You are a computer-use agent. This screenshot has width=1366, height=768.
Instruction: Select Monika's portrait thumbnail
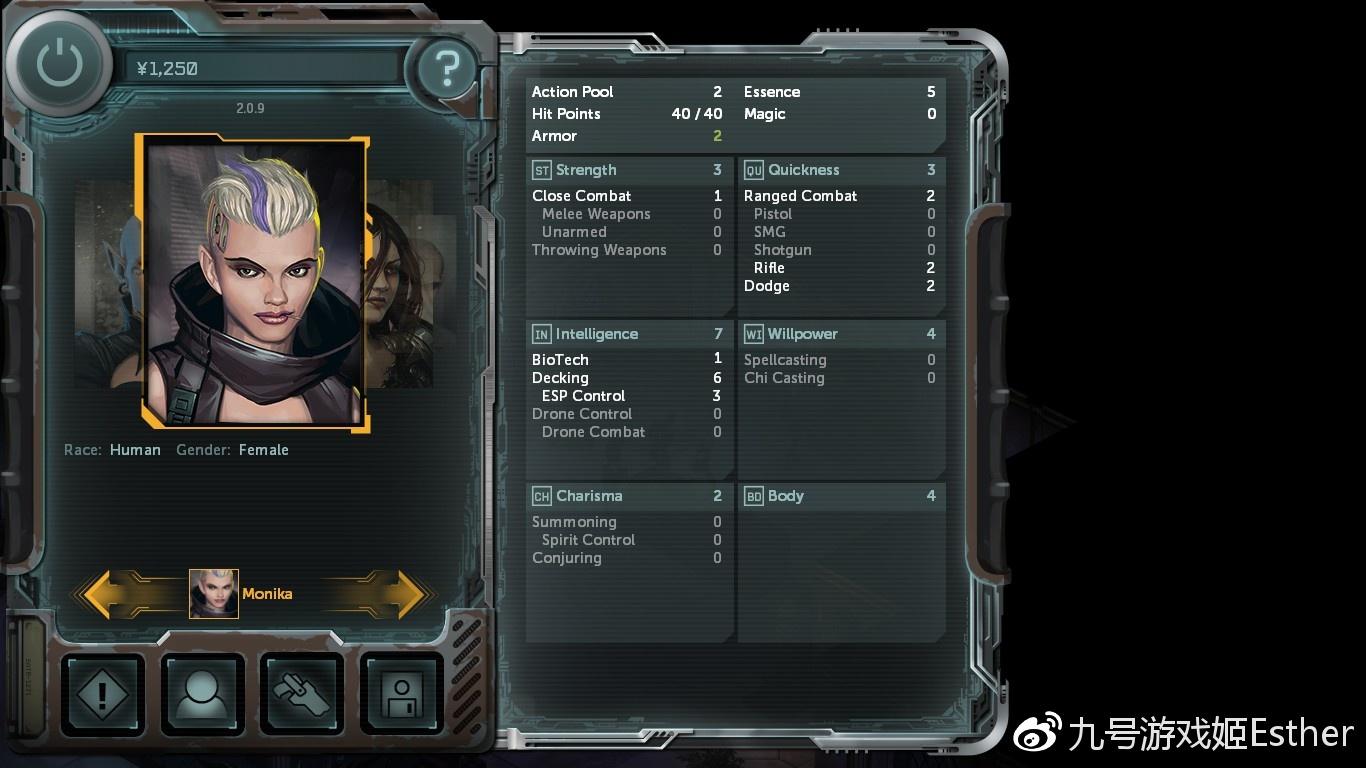(x=213, y=593)
